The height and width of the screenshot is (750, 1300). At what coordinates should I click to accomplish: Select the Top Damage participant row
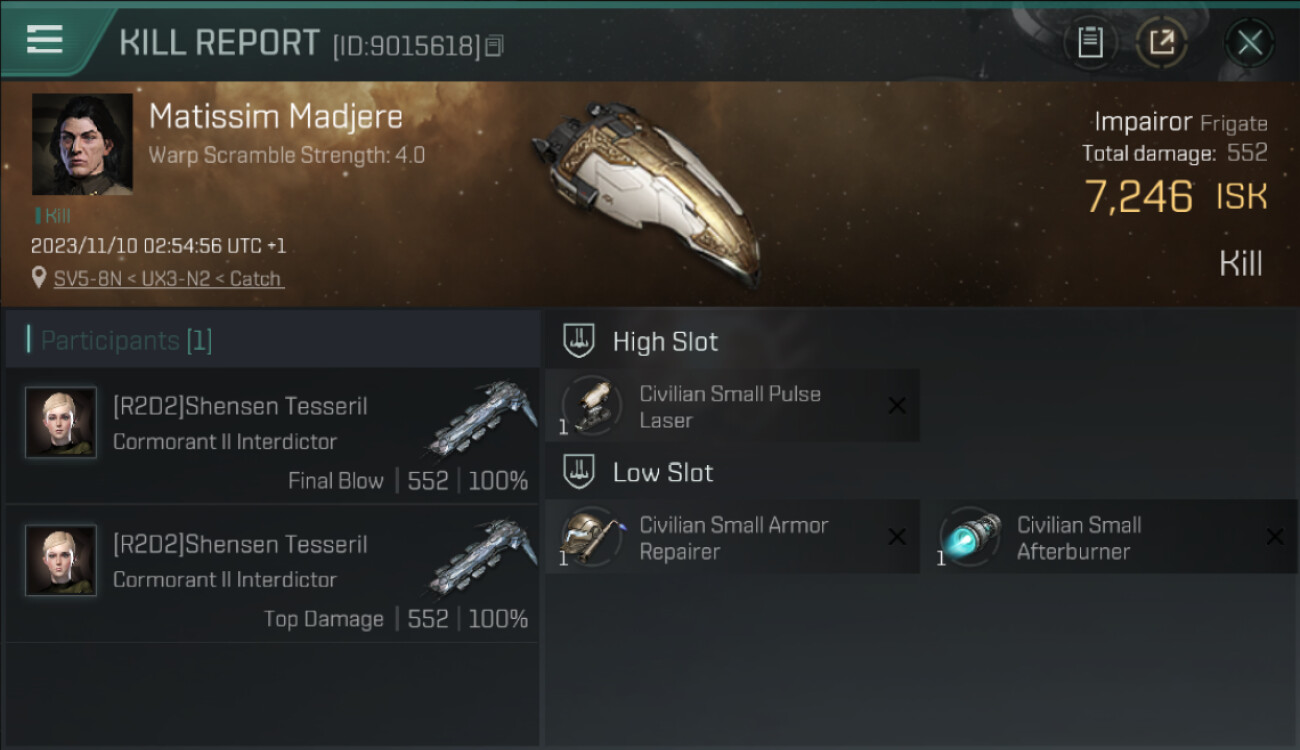[x=272, y=574]
